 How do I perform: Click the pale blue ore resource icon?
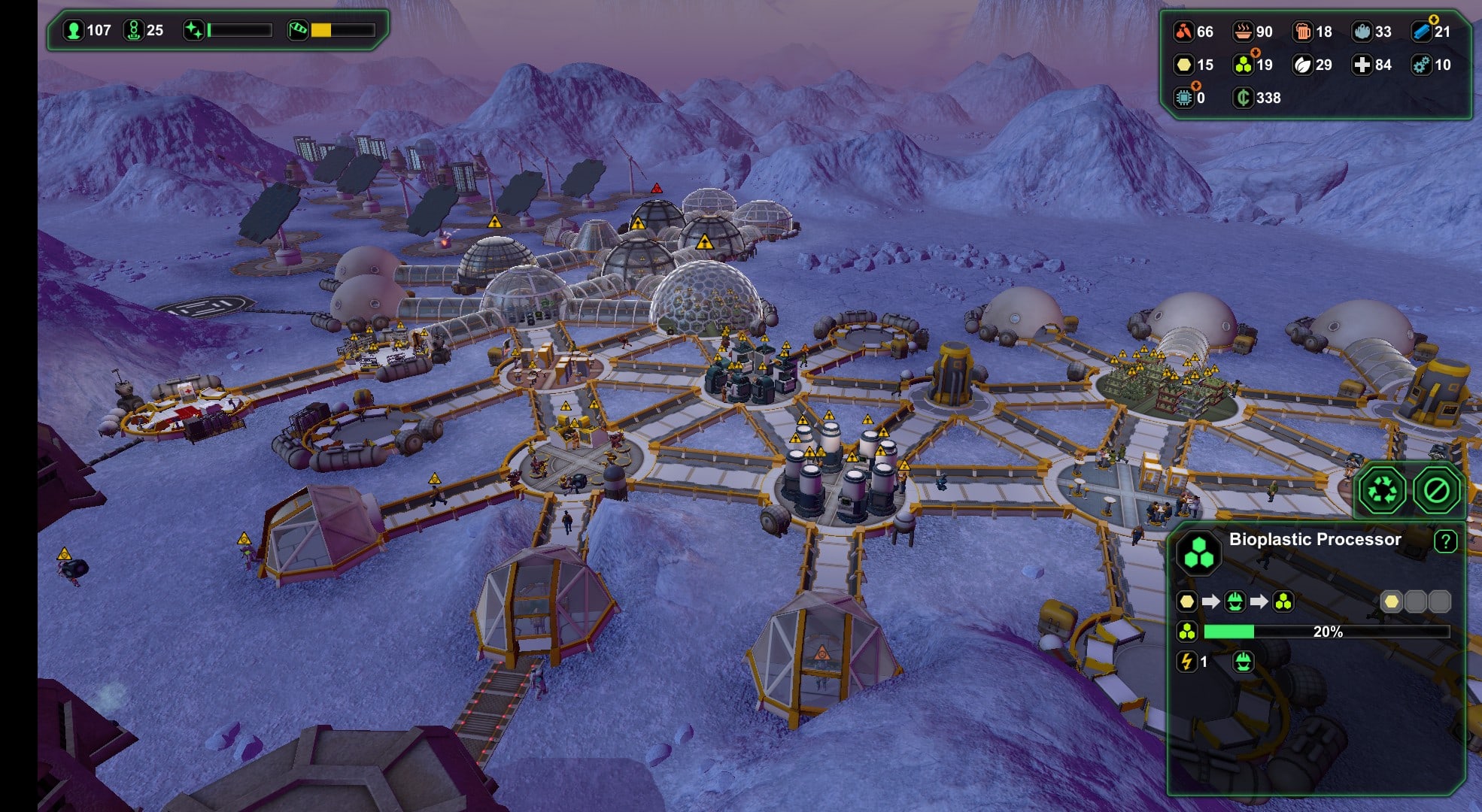1362,32
